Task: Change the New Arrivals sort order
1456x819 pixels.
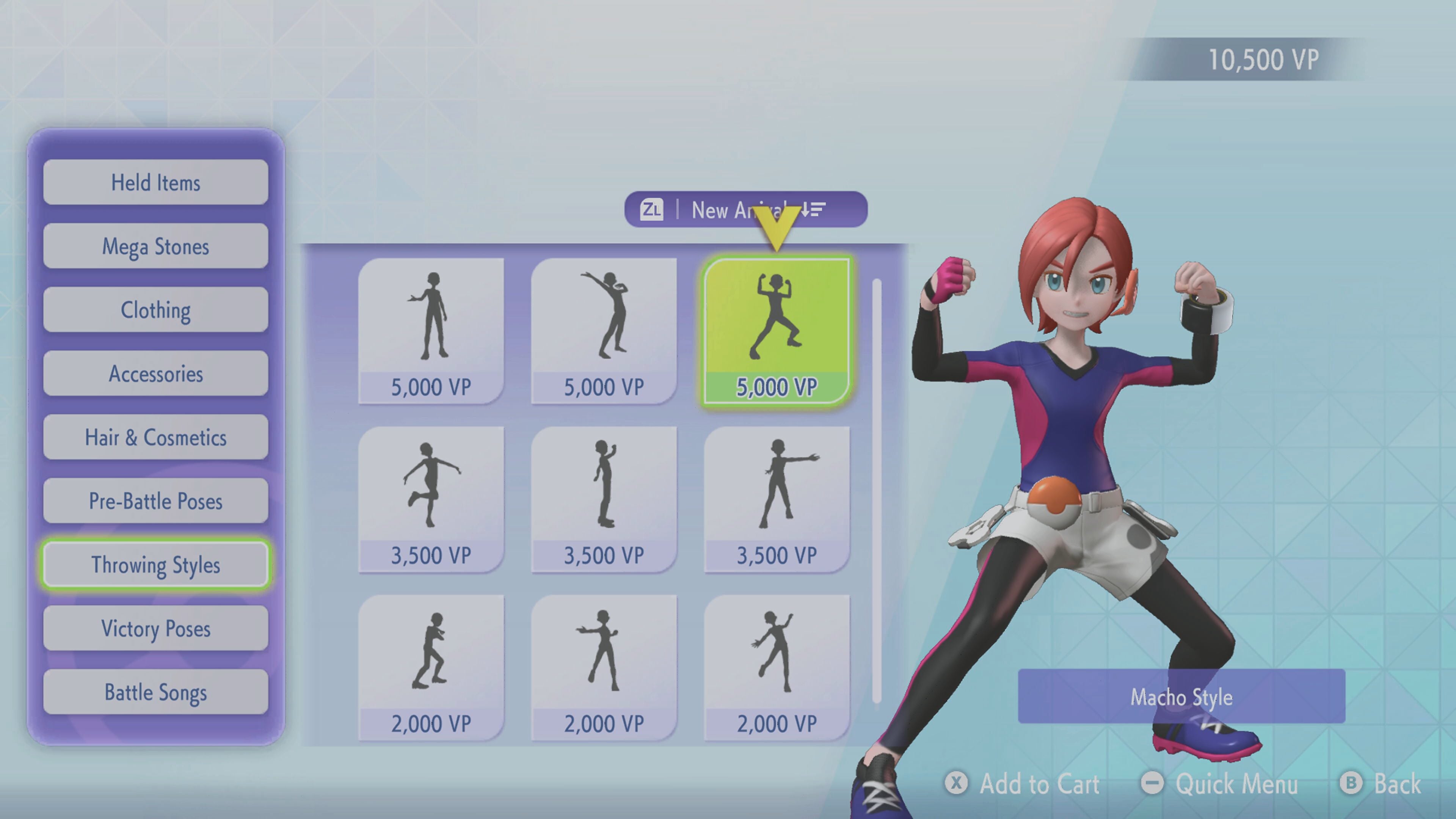Action: pyautogui.click(x=745, y=210)
